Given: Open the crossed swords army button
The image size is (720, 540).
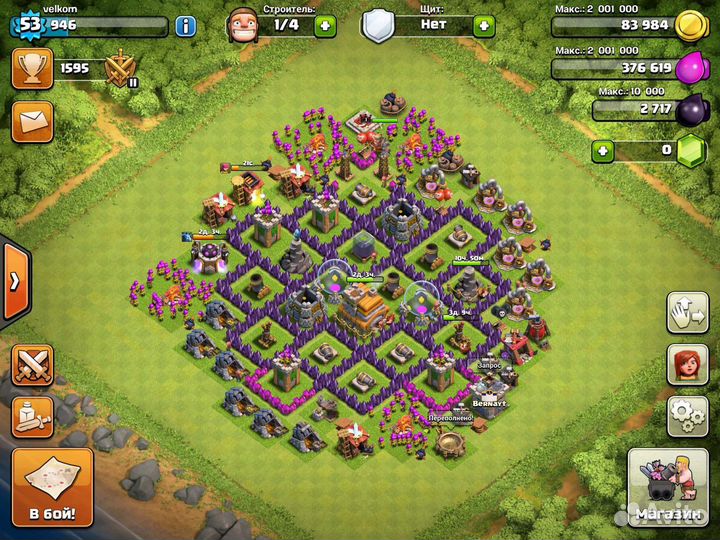Looking at the screenshot, I should (32, 365).
